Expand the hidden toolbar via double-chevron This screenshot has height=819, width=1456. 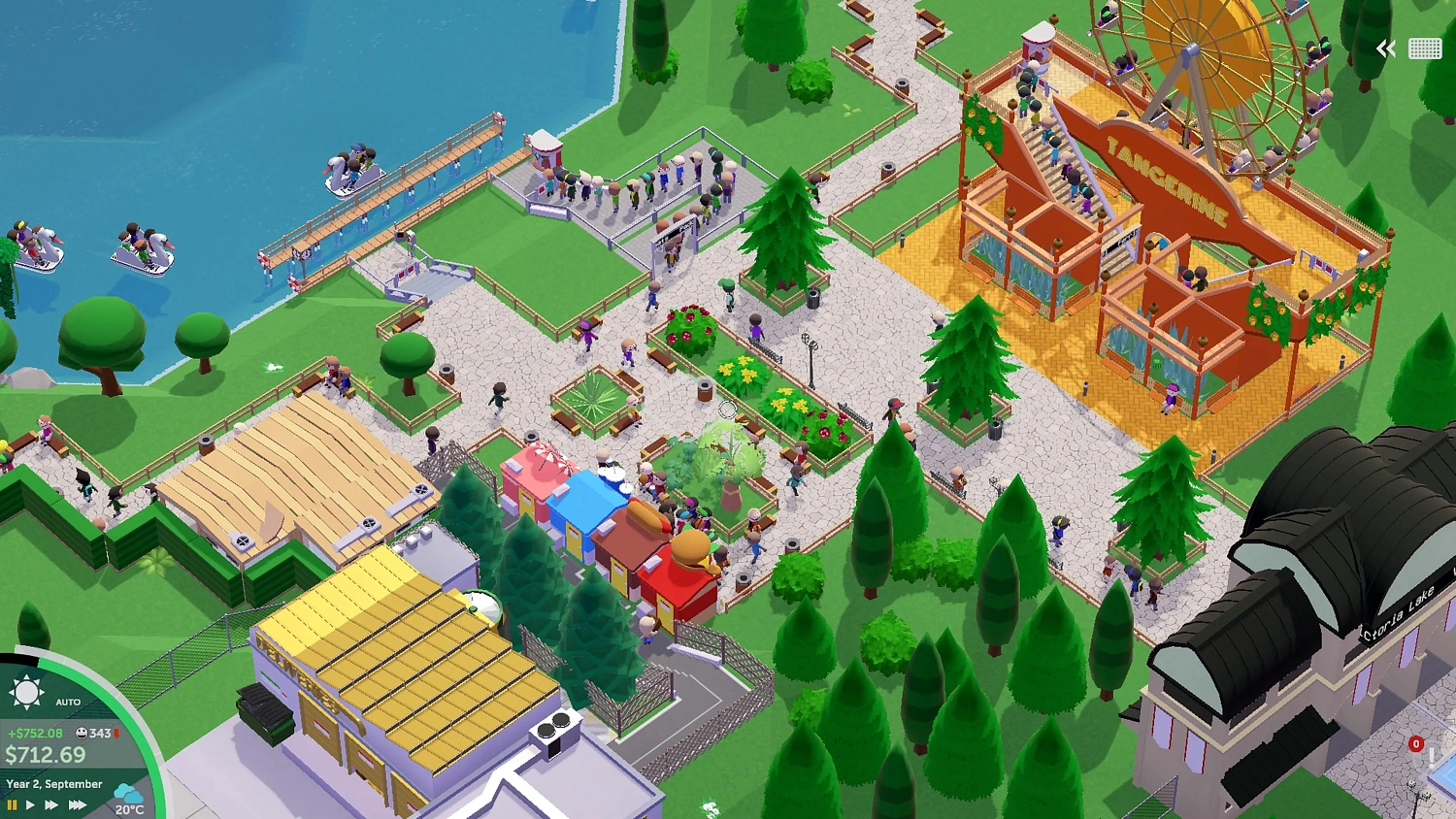click(x=1385, y=48)
